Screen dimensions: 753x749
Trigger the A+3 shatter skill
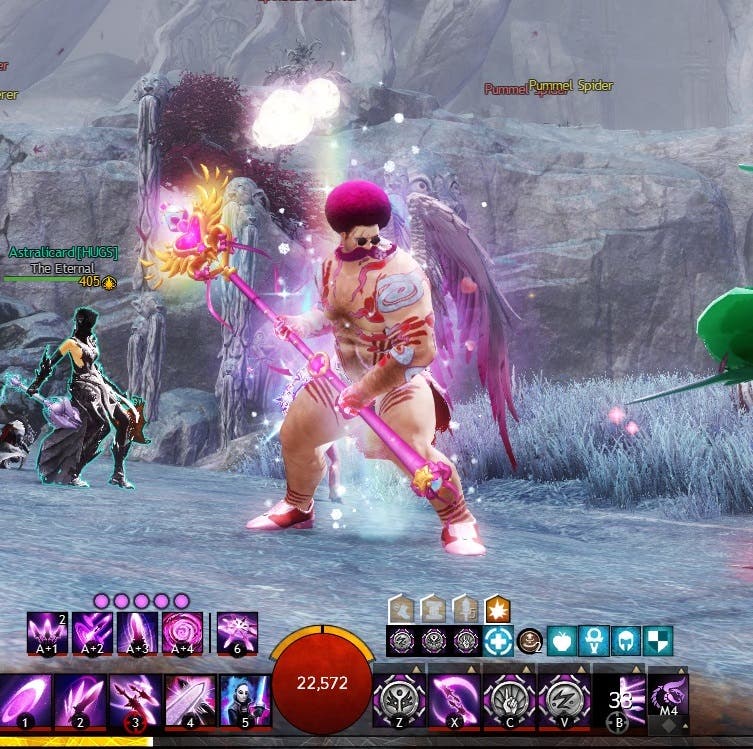pos(137,633)
